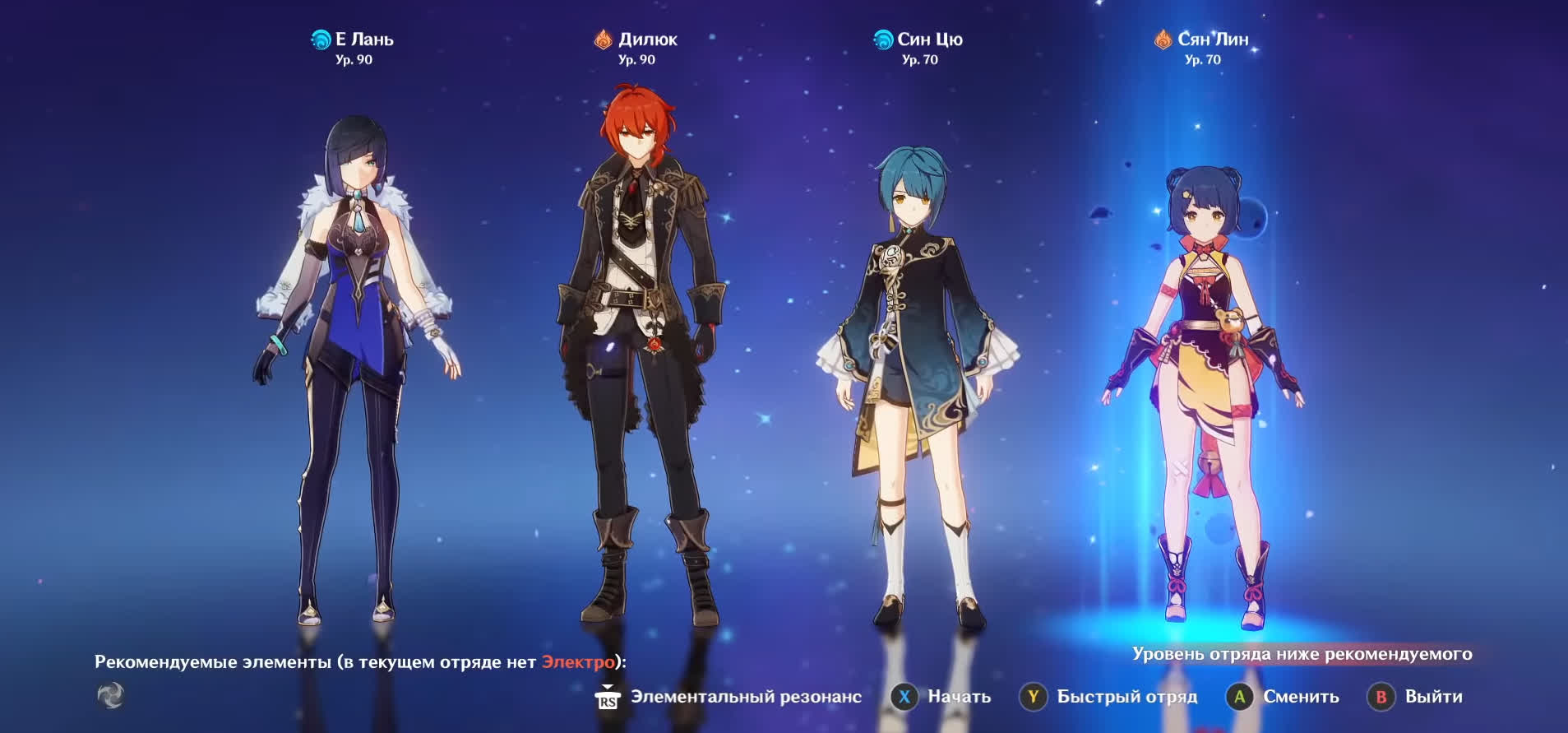Screen dimensions: 1568x733
Task: Click the Начать button
Action: (941, 697)
